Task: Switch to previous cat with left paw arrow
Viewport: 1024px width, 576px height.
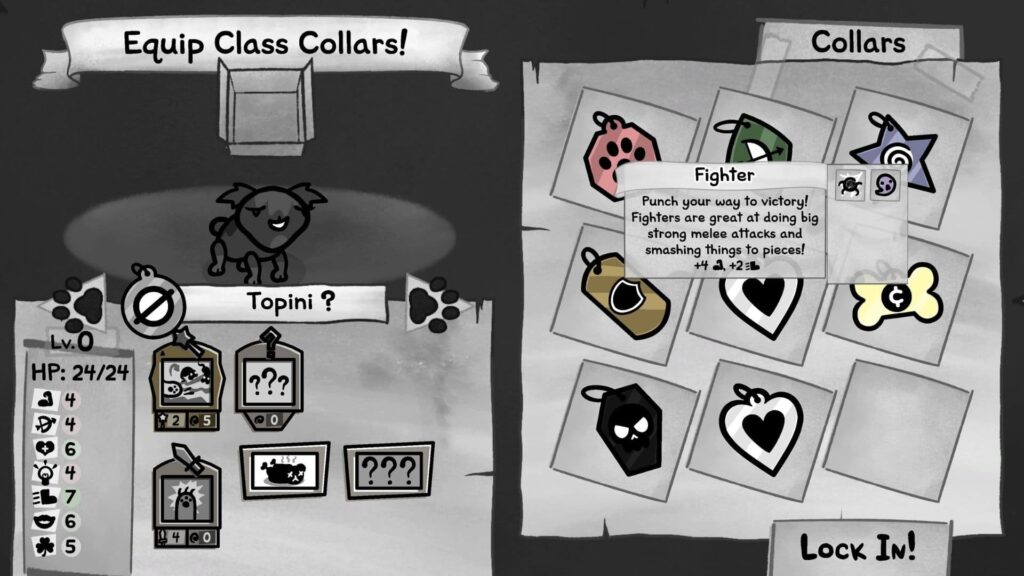Action: (81, 304)
